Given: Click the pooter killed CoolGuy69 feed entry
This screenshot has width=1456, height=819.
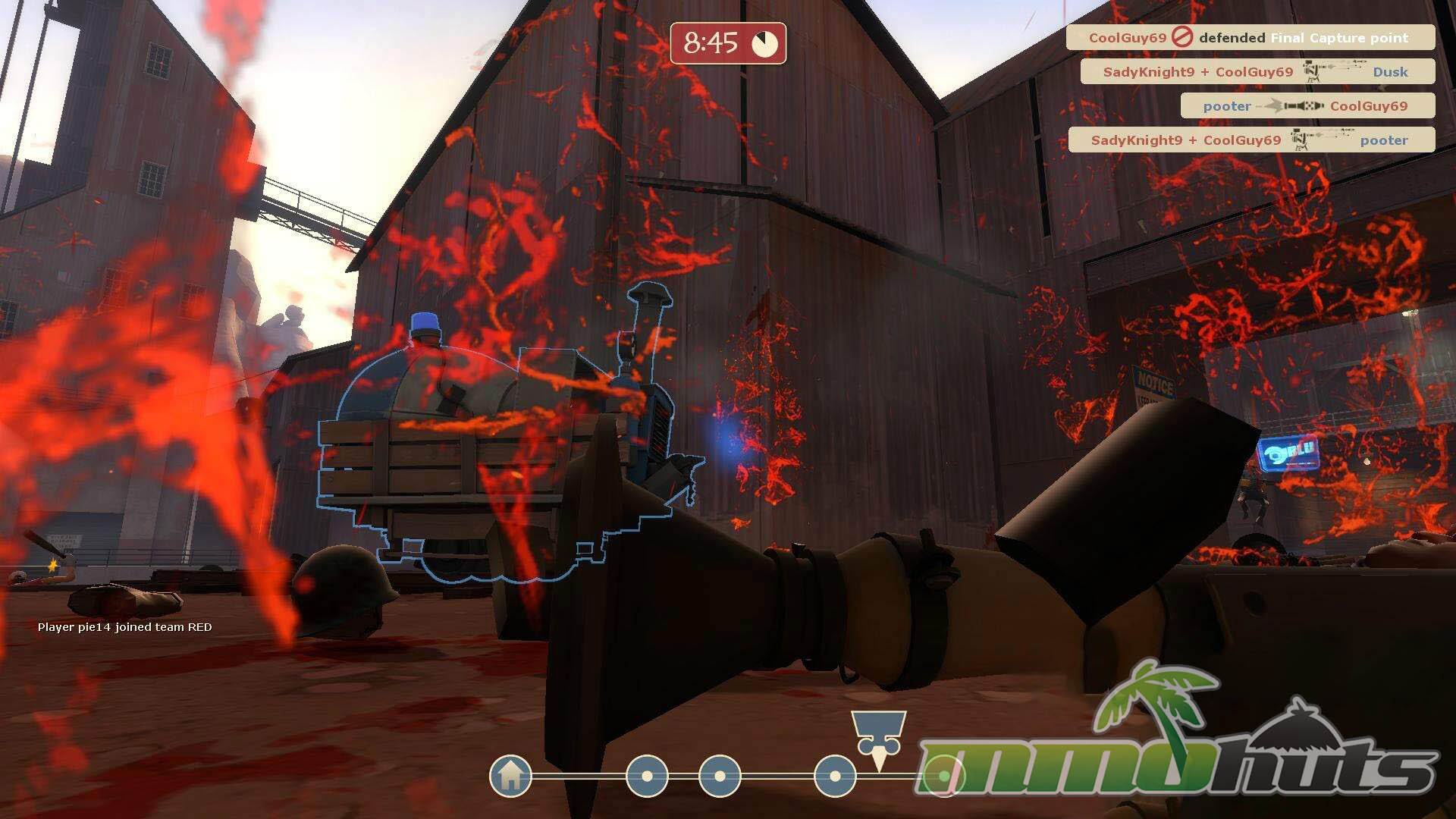Looking at the screenshot, I should pyautogui.click(x=1307, y=106).
